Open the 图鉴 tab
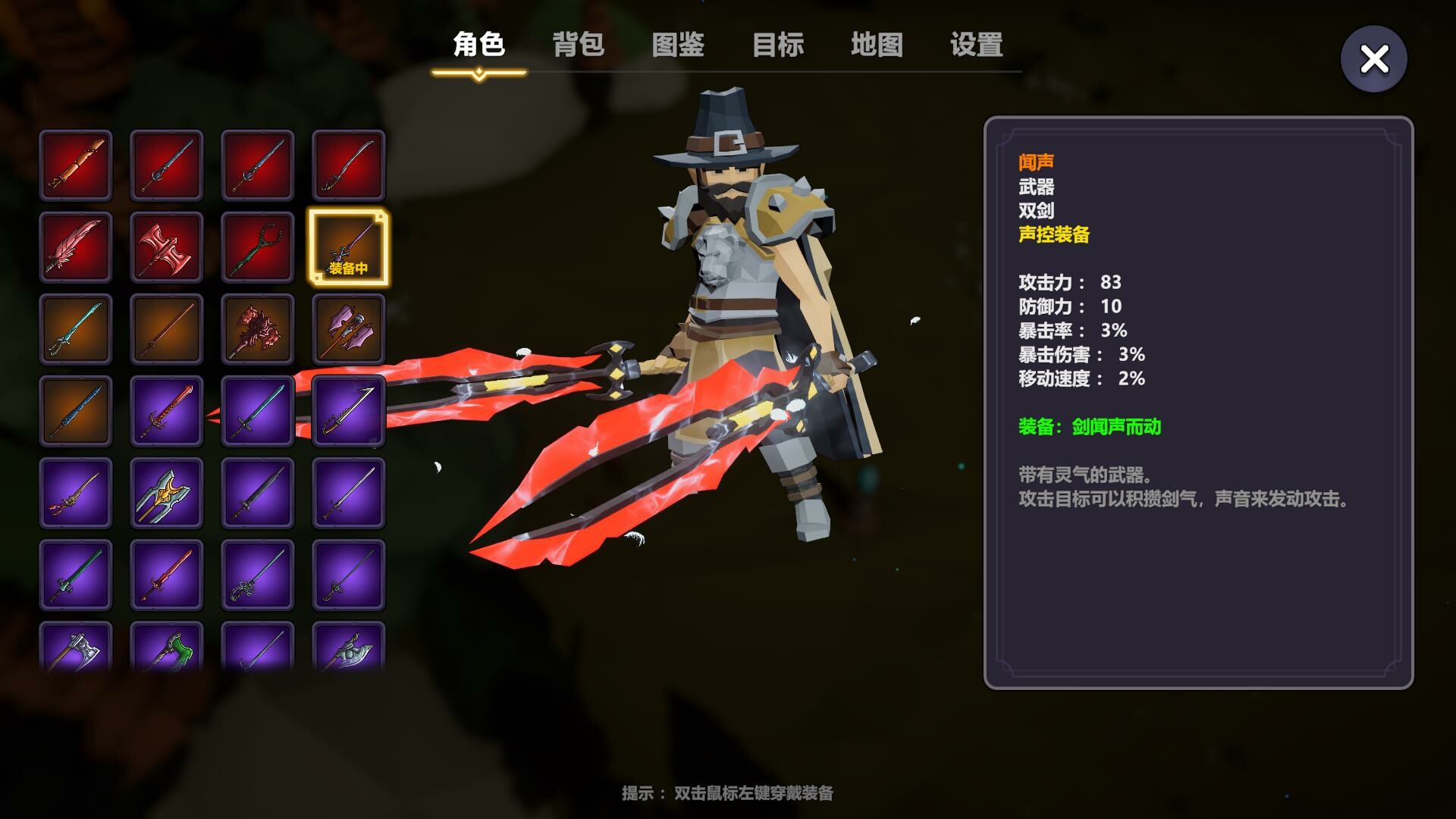The width and height of the screenshot is (1456, 819). point(677,45)
